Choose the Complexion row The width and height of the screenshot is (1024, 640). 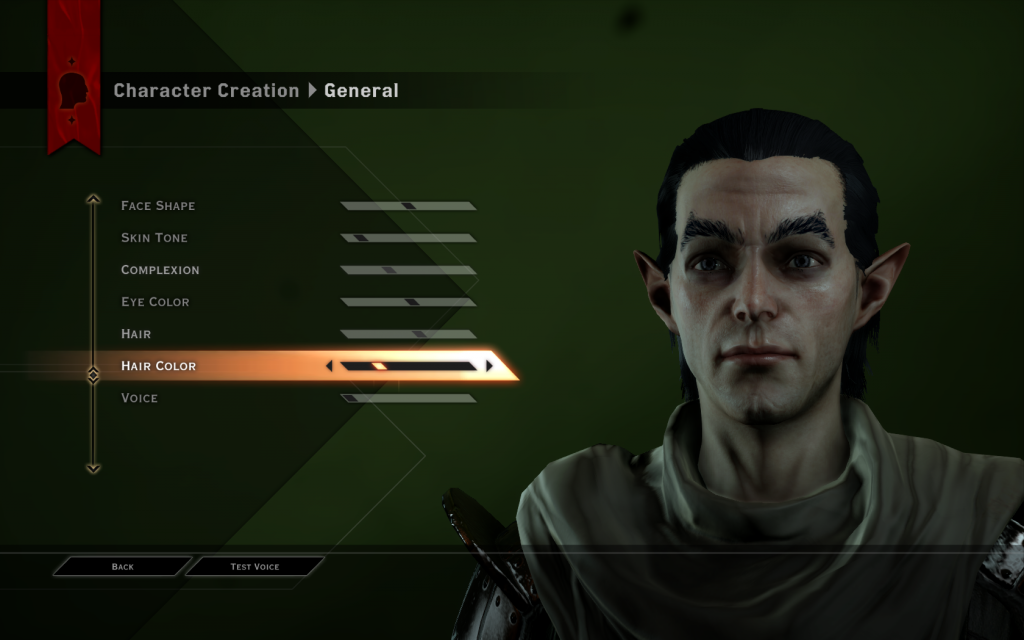tap(160, 270)
